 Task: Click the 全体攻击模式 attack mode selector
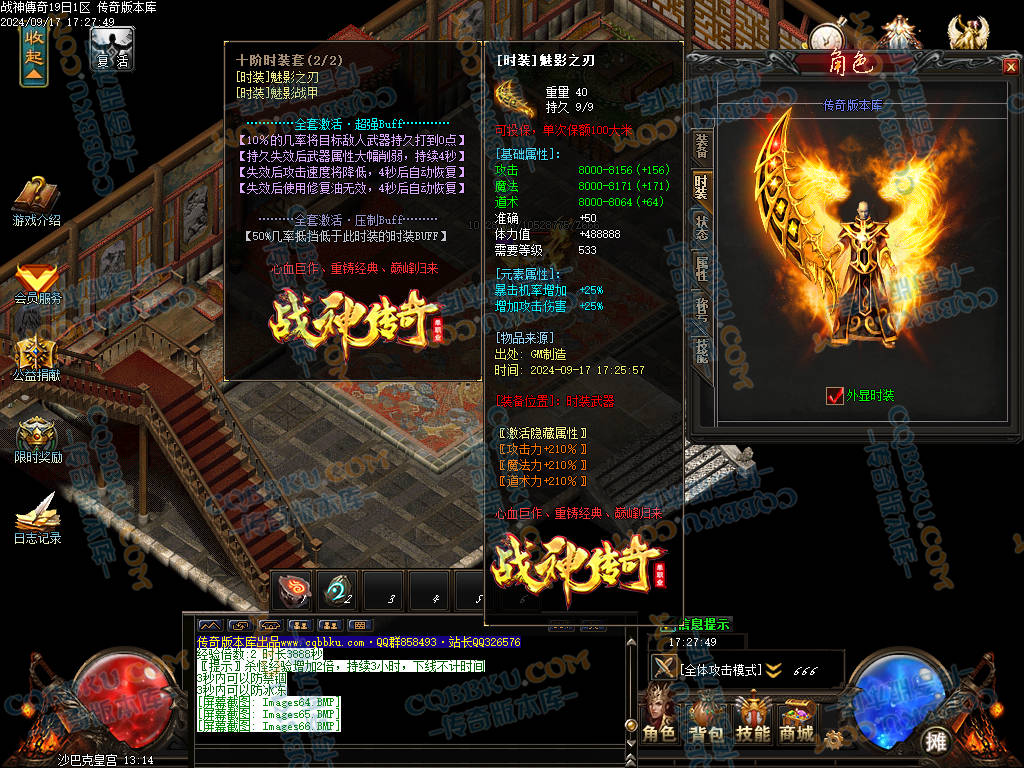pos(720,669)
